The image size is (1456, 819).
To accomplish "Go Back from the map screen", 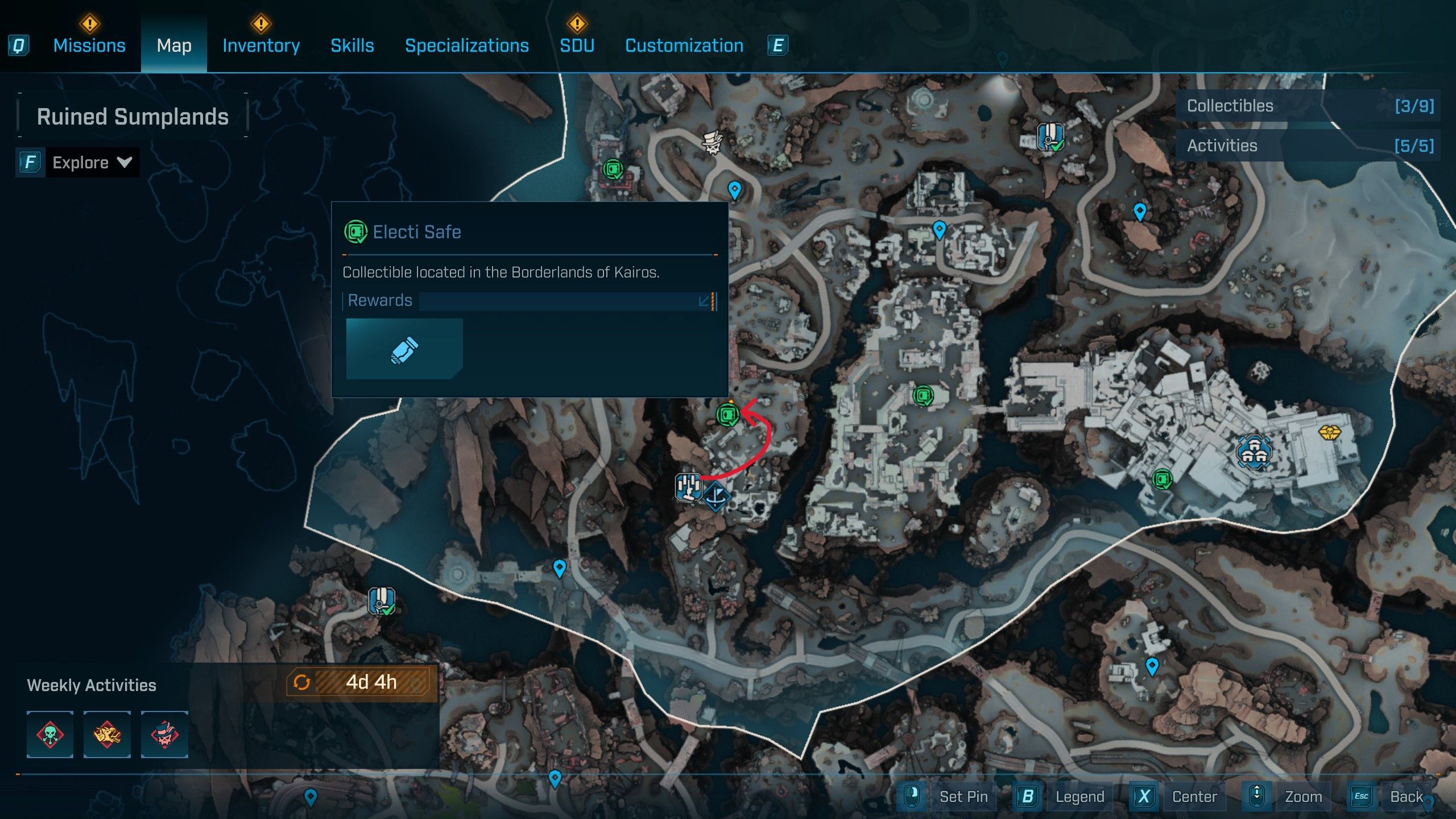I will pos(1406,796).
